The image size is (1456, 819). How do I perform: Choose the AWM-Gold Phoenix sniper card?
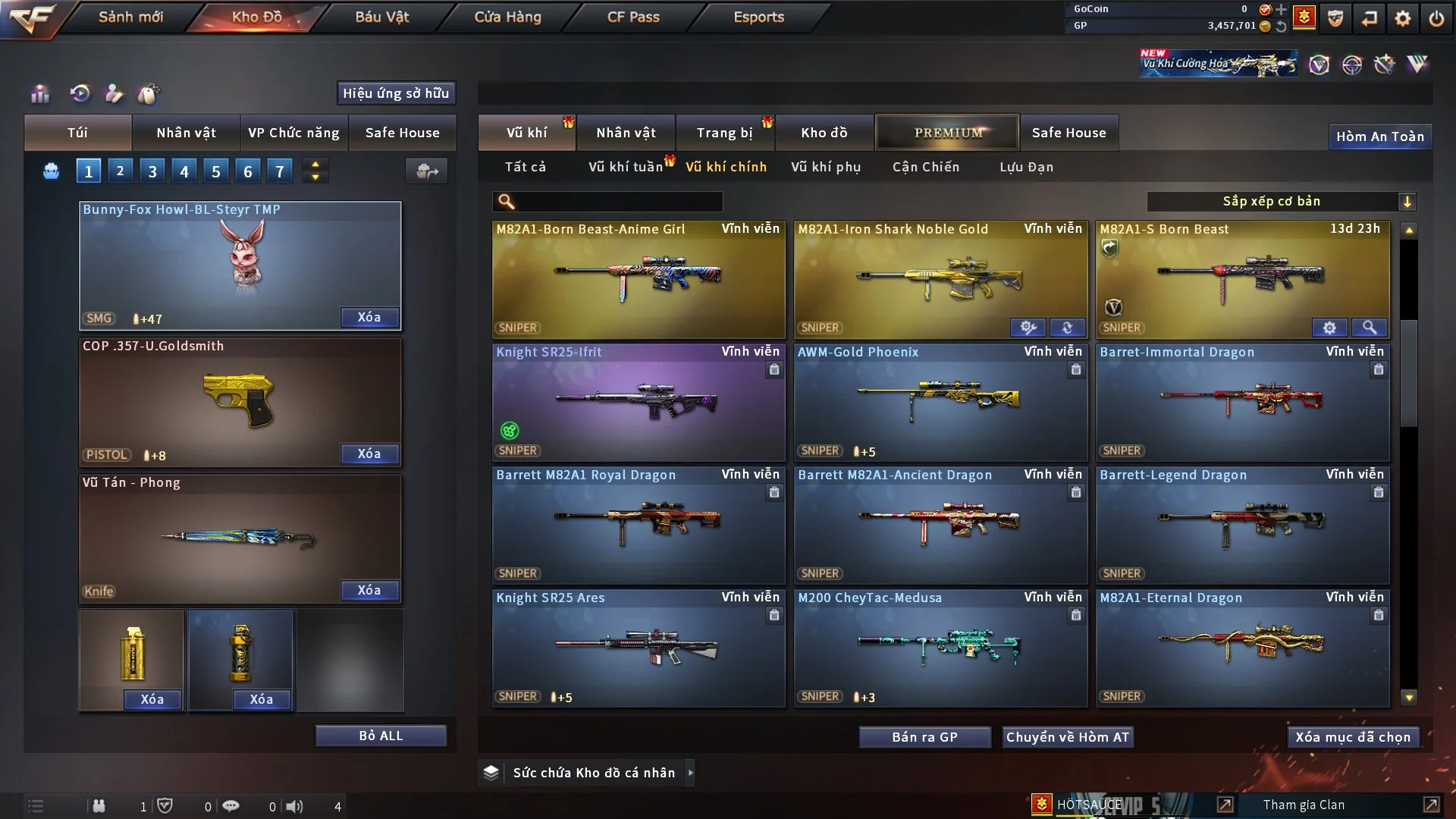click(x=940, y=402)
